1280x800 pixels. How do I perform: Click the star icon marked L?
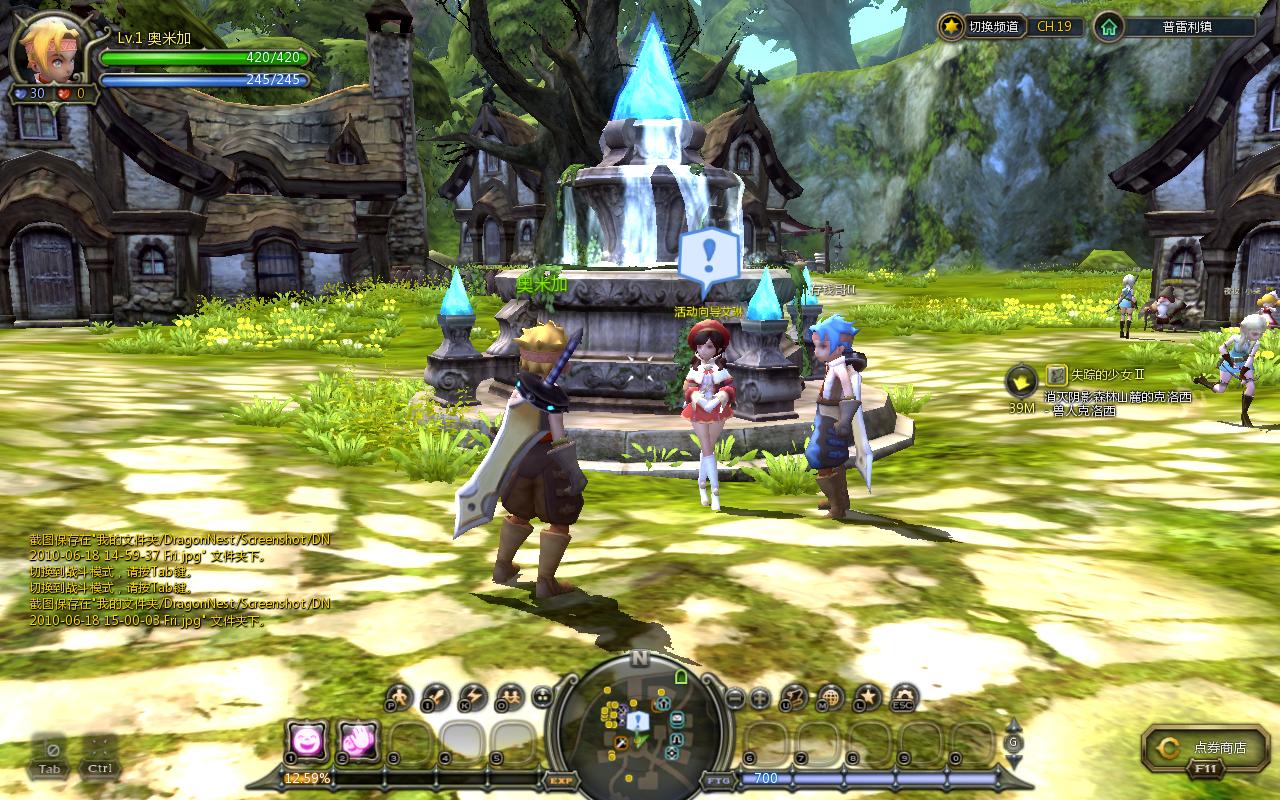click(868, 697)
